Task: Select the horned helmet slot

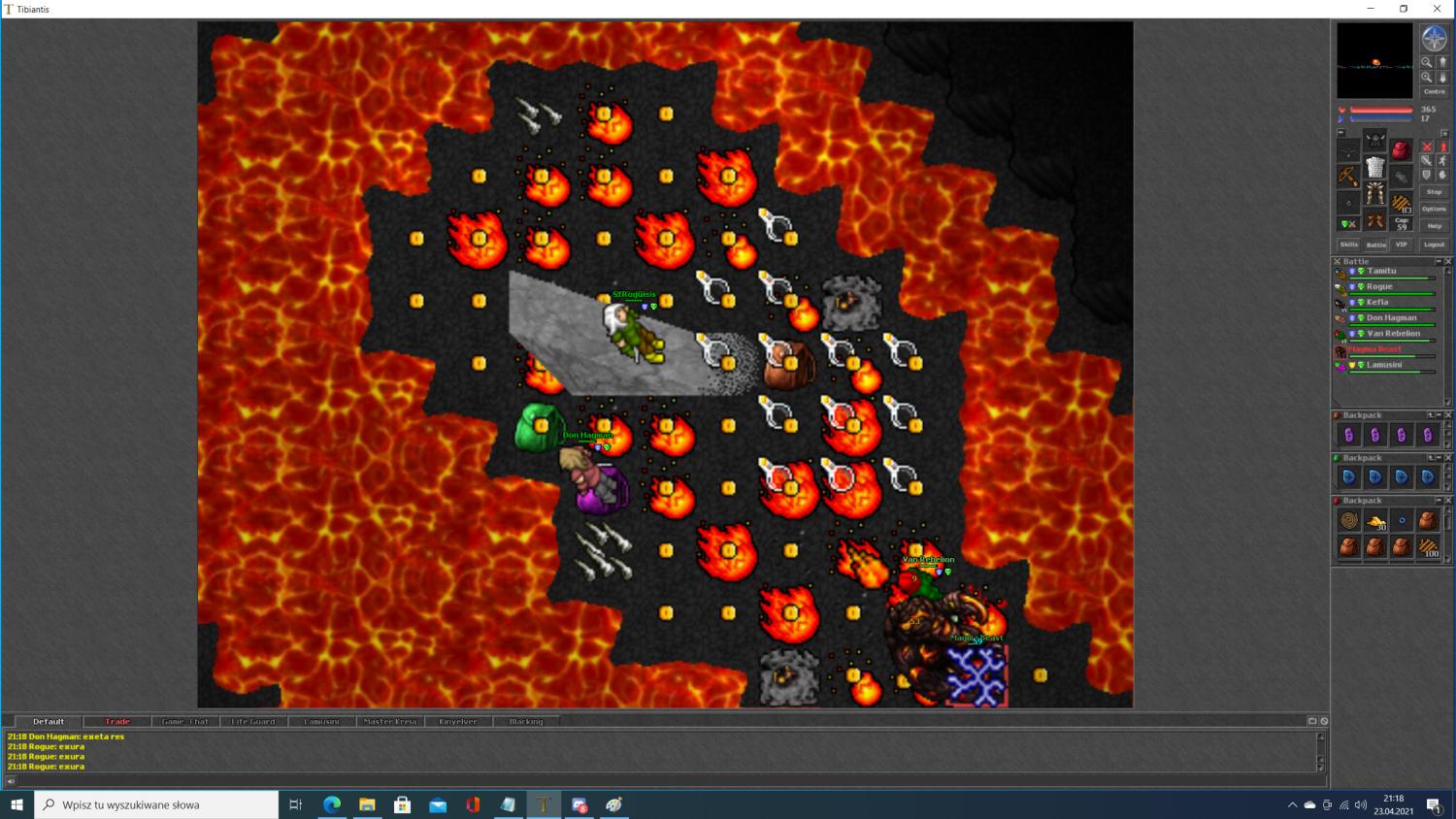Action: 1374,142
